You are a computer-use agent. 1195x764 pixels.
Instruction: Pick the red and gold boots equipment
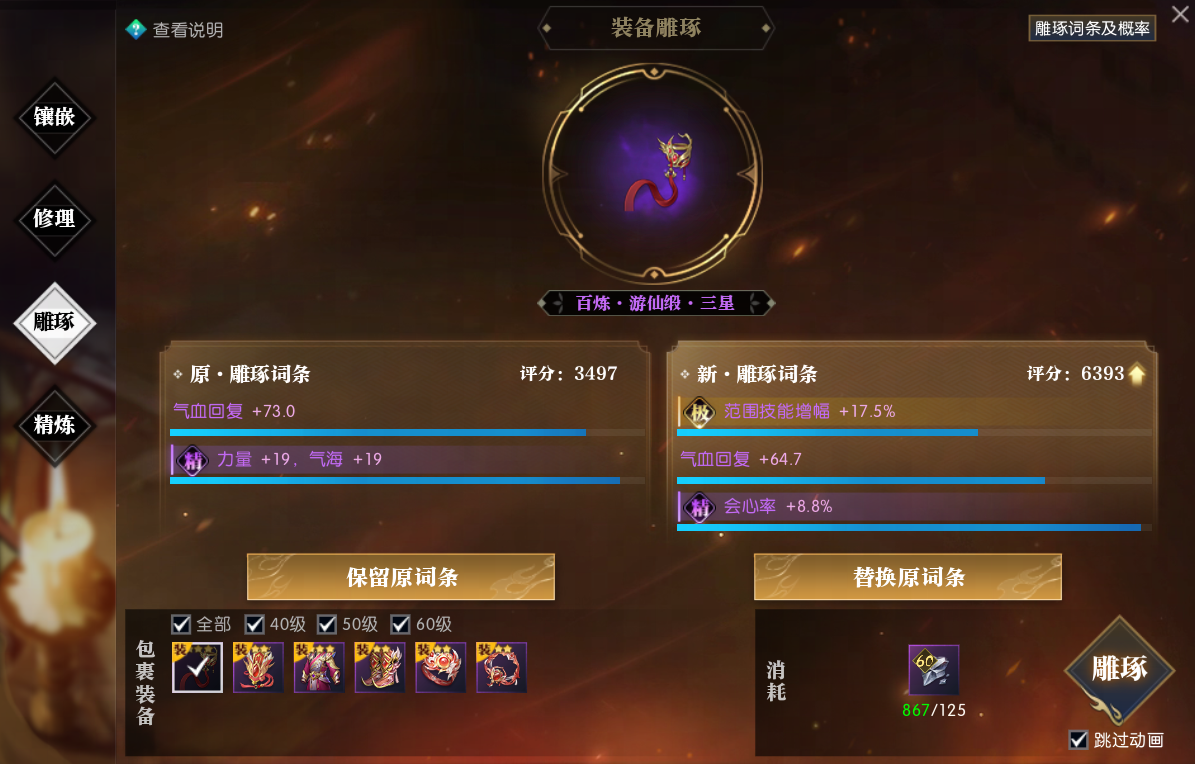click(x=380, y=668)
